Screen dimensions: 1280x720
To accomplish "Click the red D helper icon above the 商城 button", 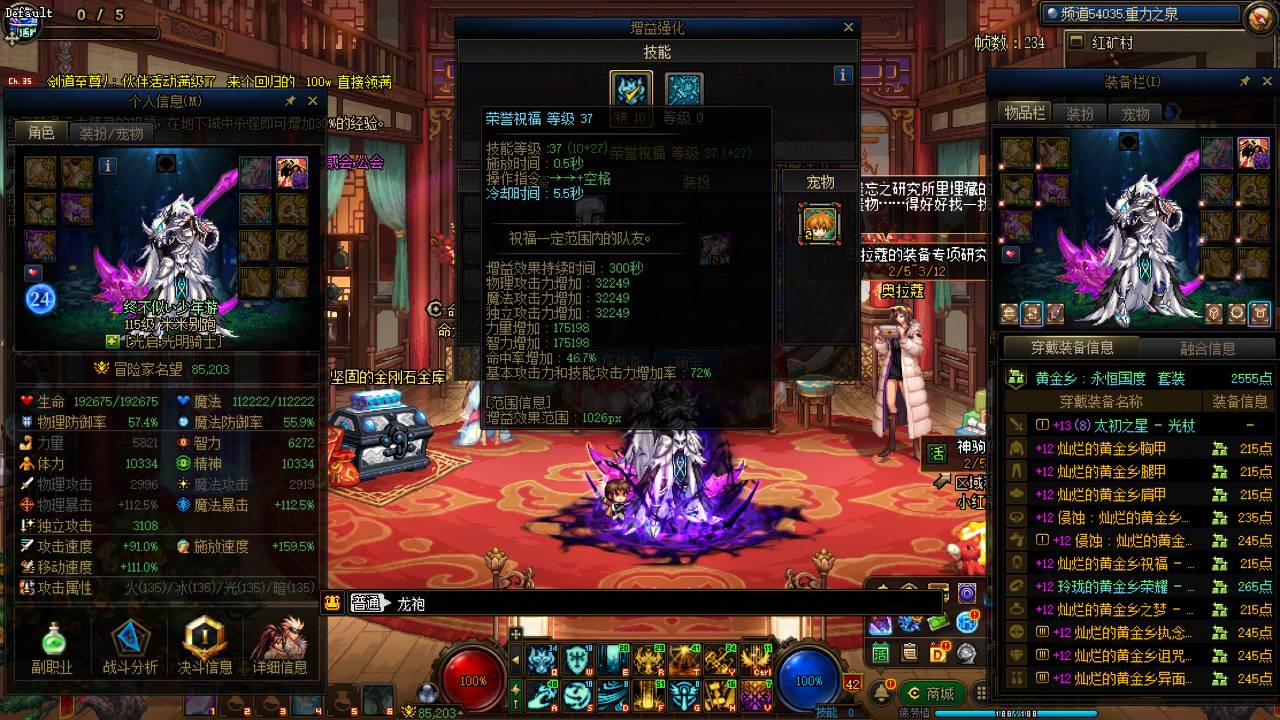I will [x=938, y=652].
